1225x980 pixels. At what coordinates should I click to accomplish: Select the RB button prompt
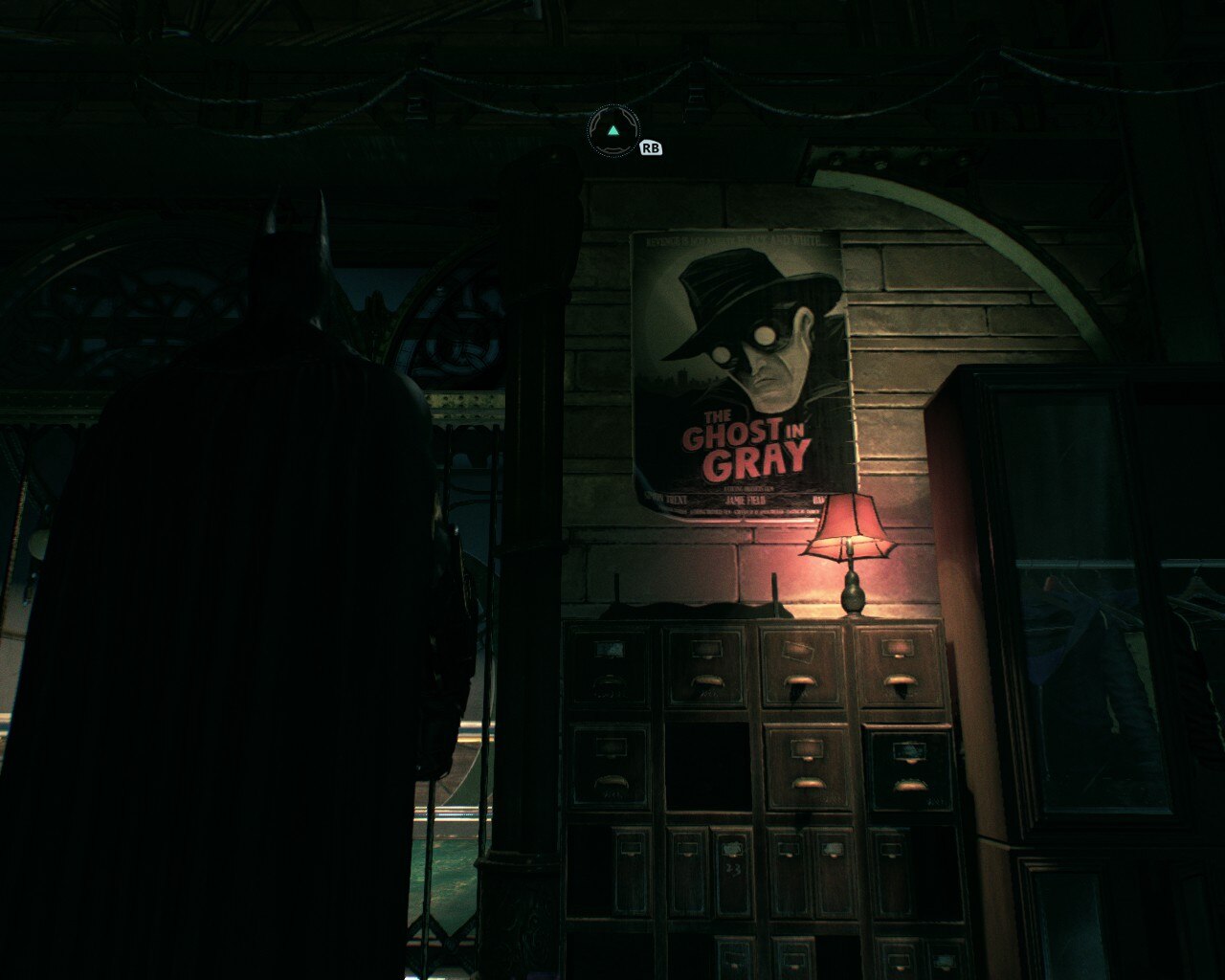[650, 149]
